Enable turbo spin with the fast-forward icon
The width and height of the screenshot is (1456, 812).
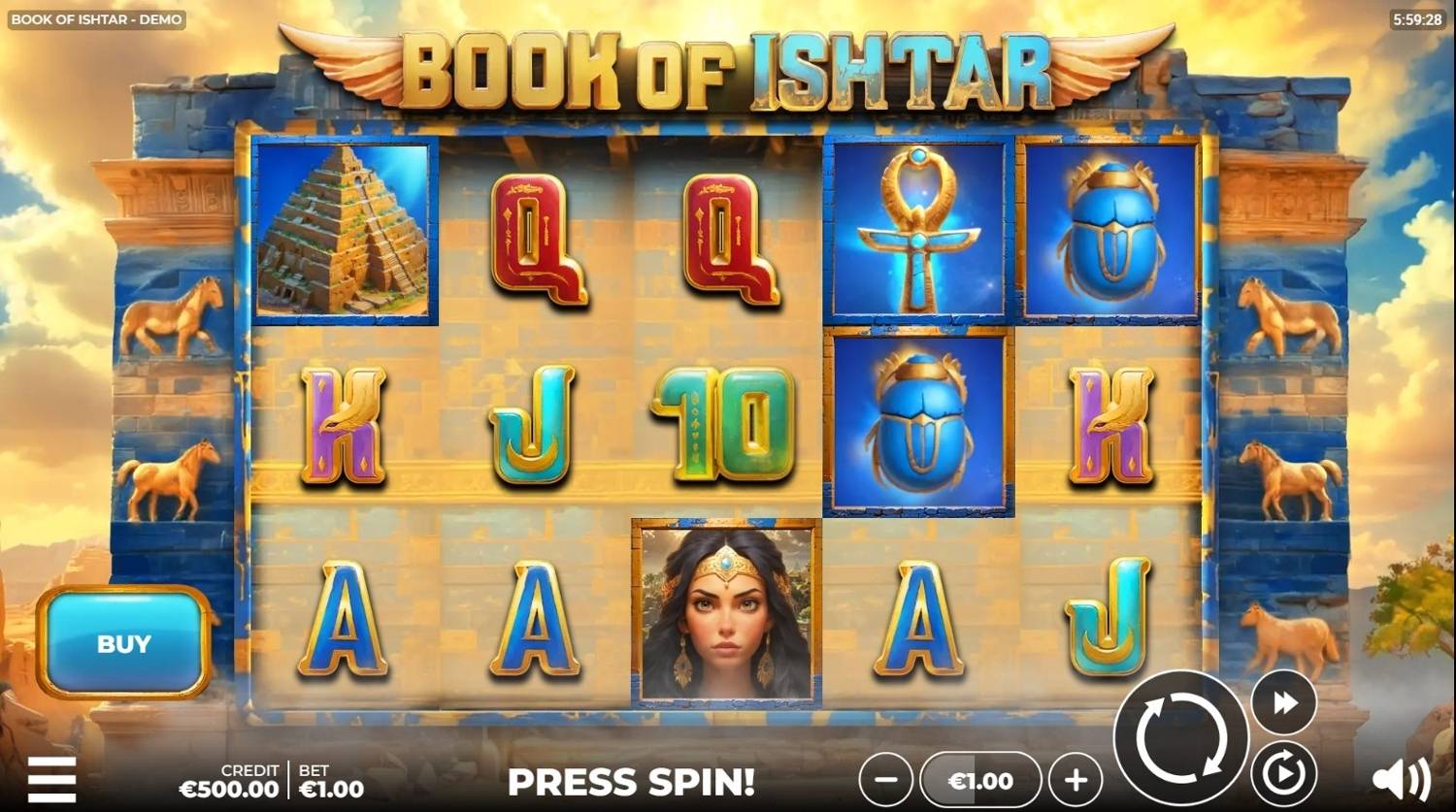(1283, 700)
